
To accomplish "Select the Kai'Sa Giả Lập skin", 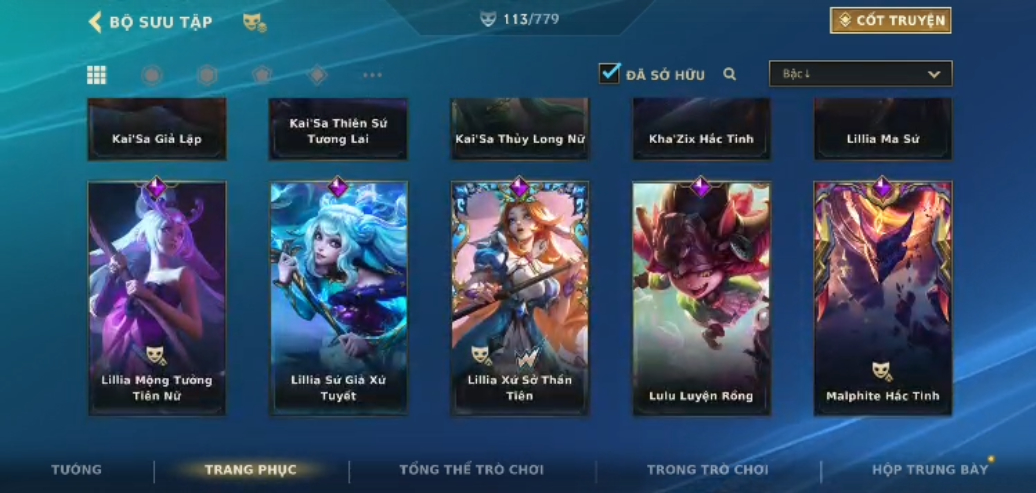I will pos(157,130).
